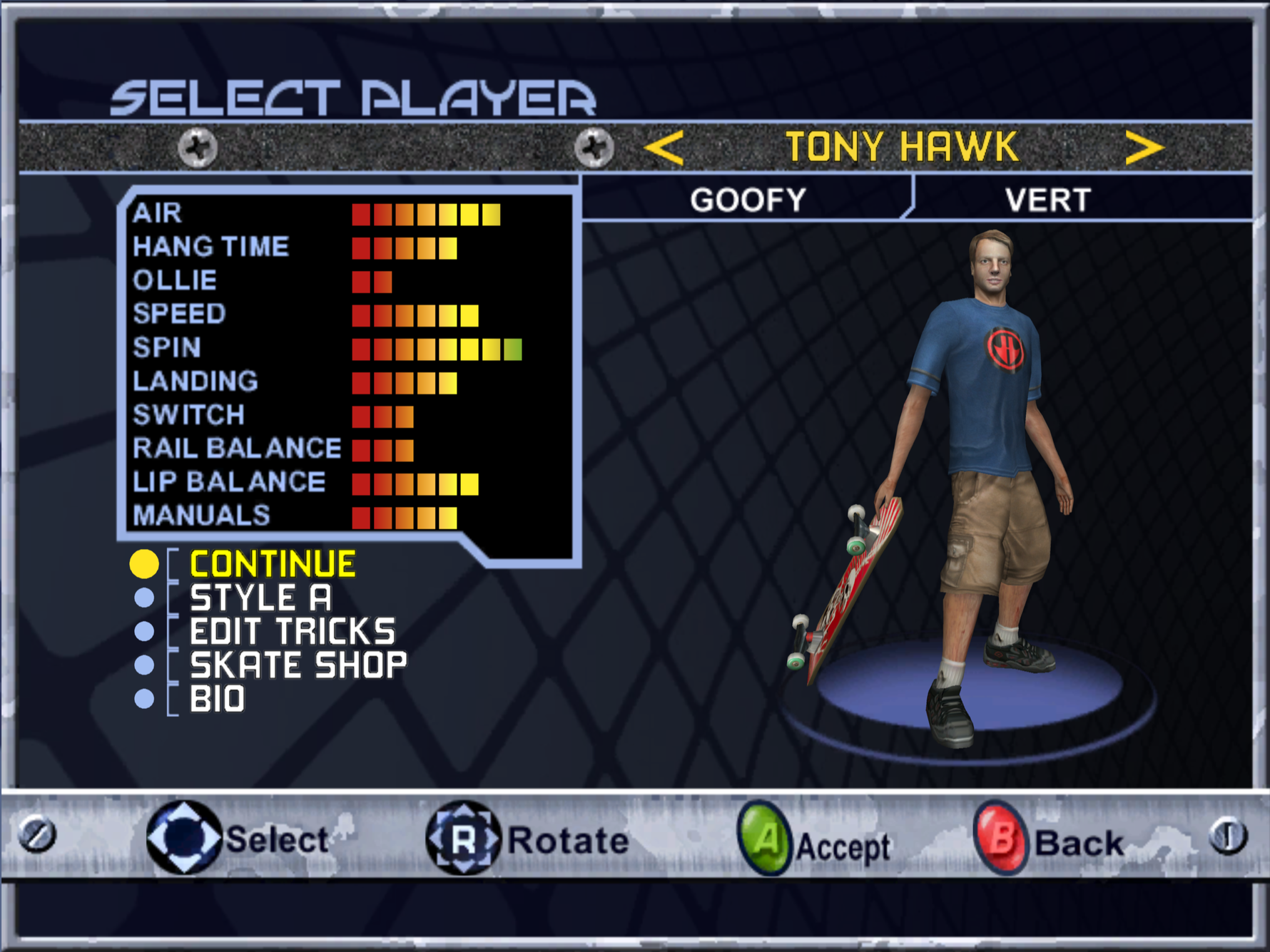Open the Edit Tricks menu

(x=292, y=632)
